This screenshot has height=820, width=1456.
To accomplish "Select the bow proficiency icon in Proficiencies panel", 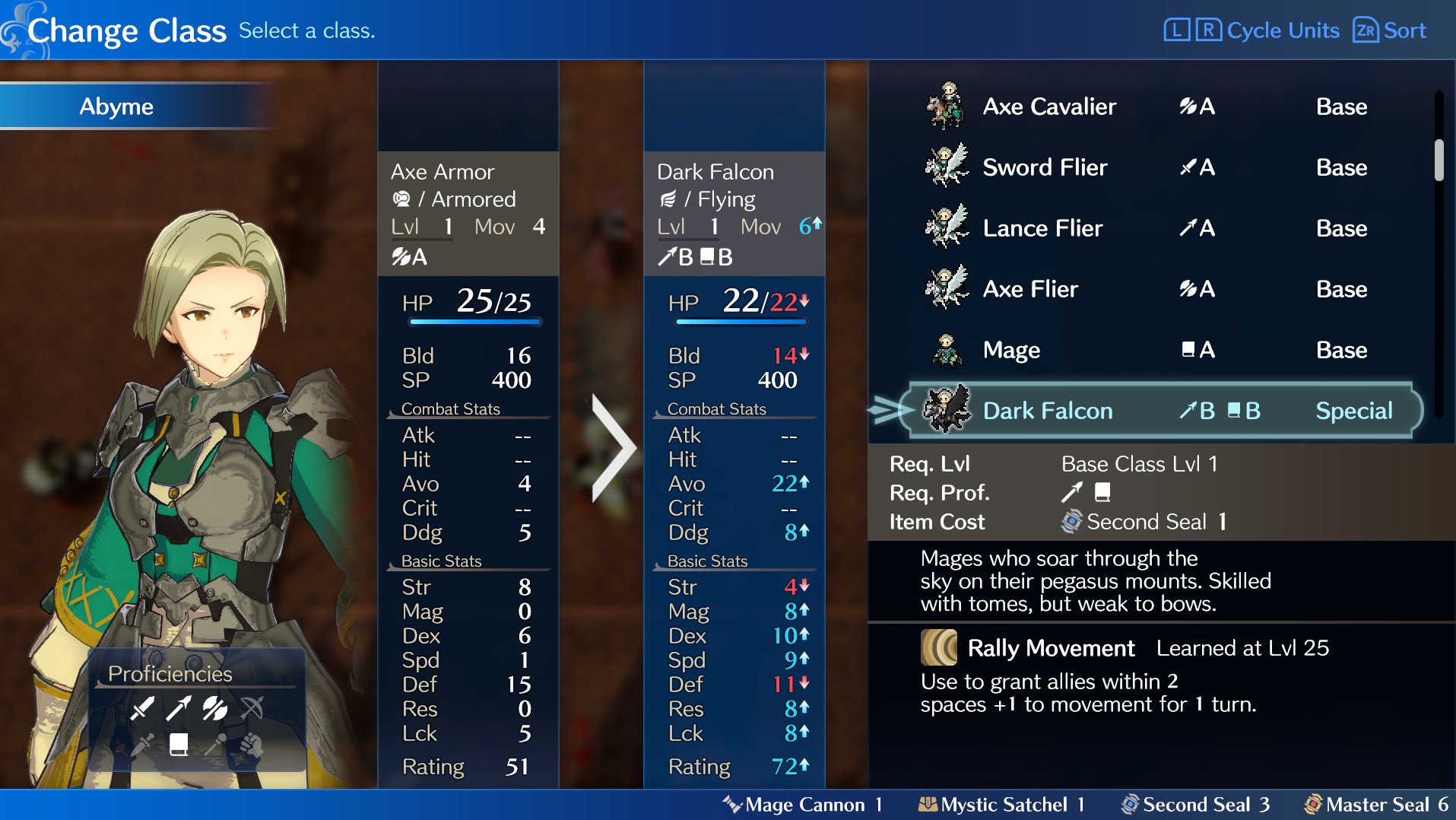I will click(x=251, y=709).
